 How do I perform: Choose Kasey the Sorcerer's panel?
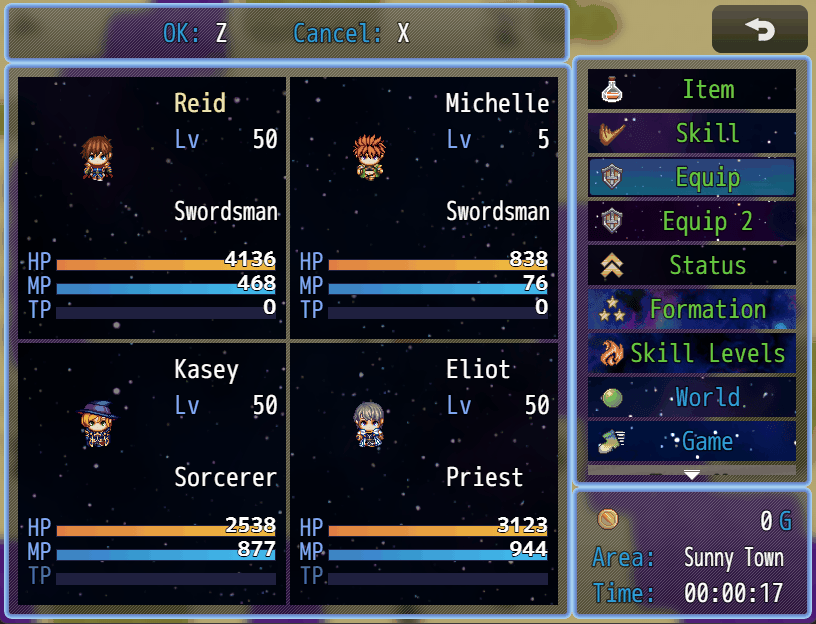coord(153,473)
